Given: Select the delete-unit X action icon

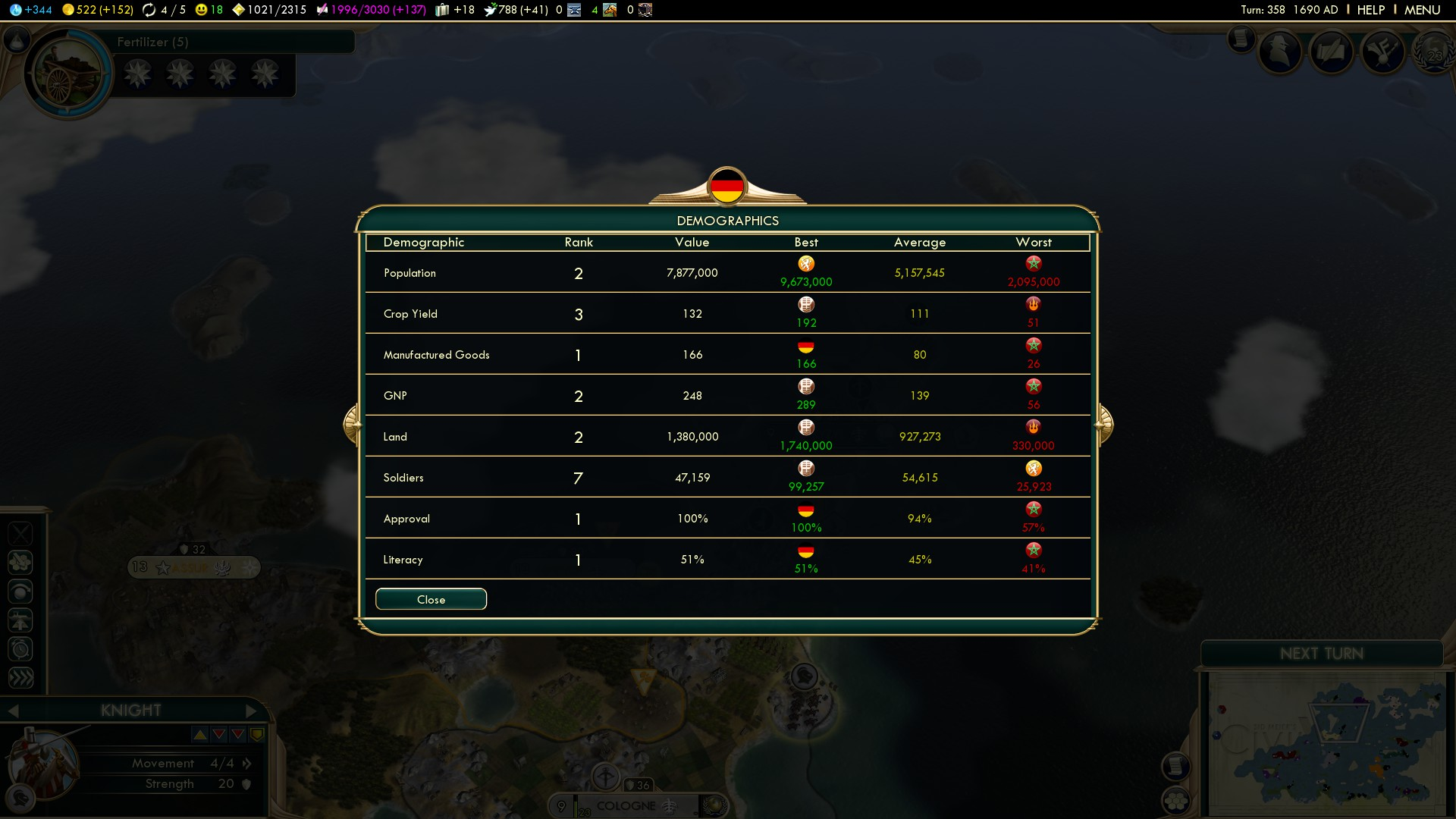Looking at the screenshot, I should coord(20,533).
